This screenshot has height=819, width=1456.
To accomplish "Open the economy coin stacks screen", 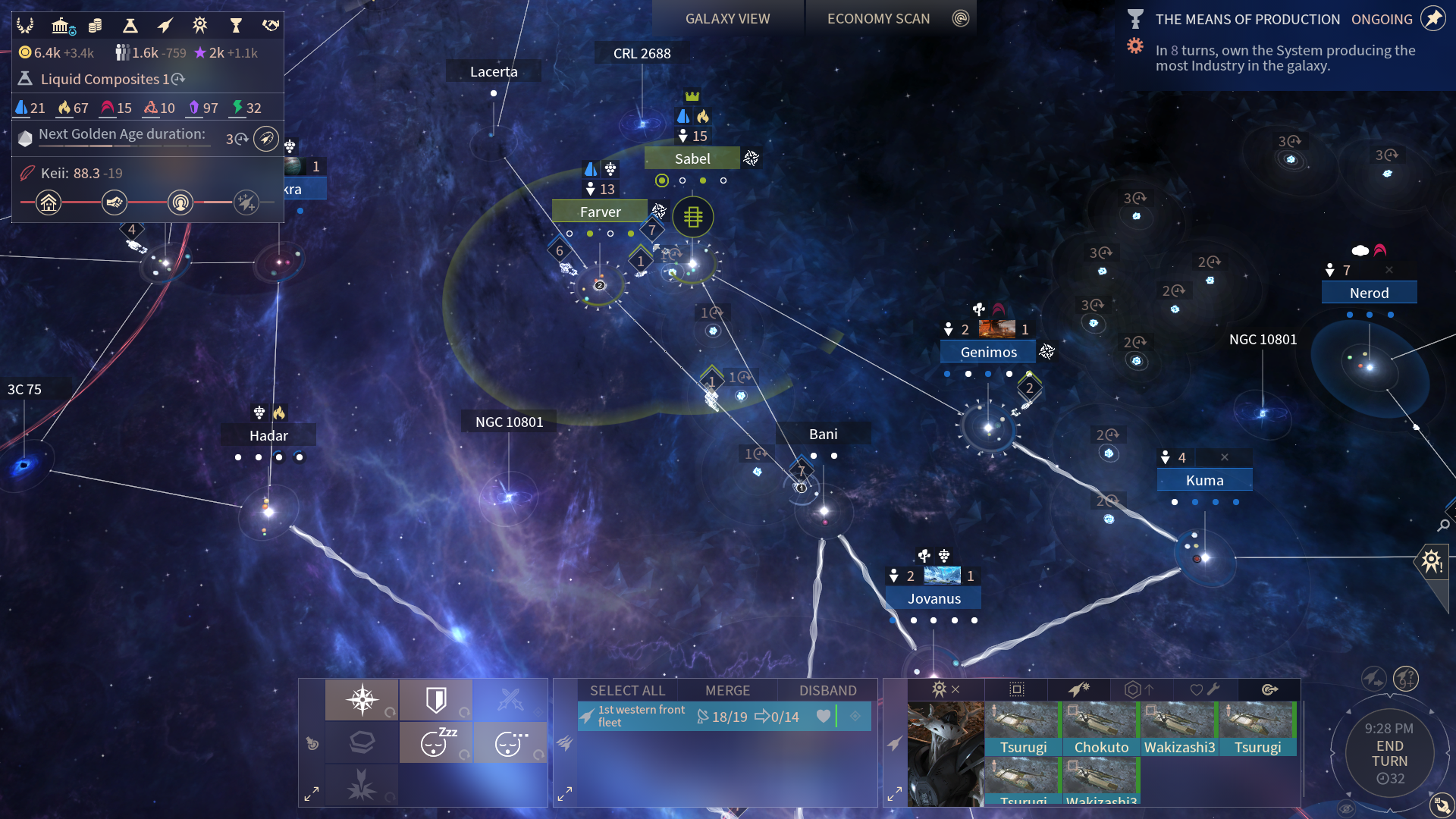I will [95, 27].
